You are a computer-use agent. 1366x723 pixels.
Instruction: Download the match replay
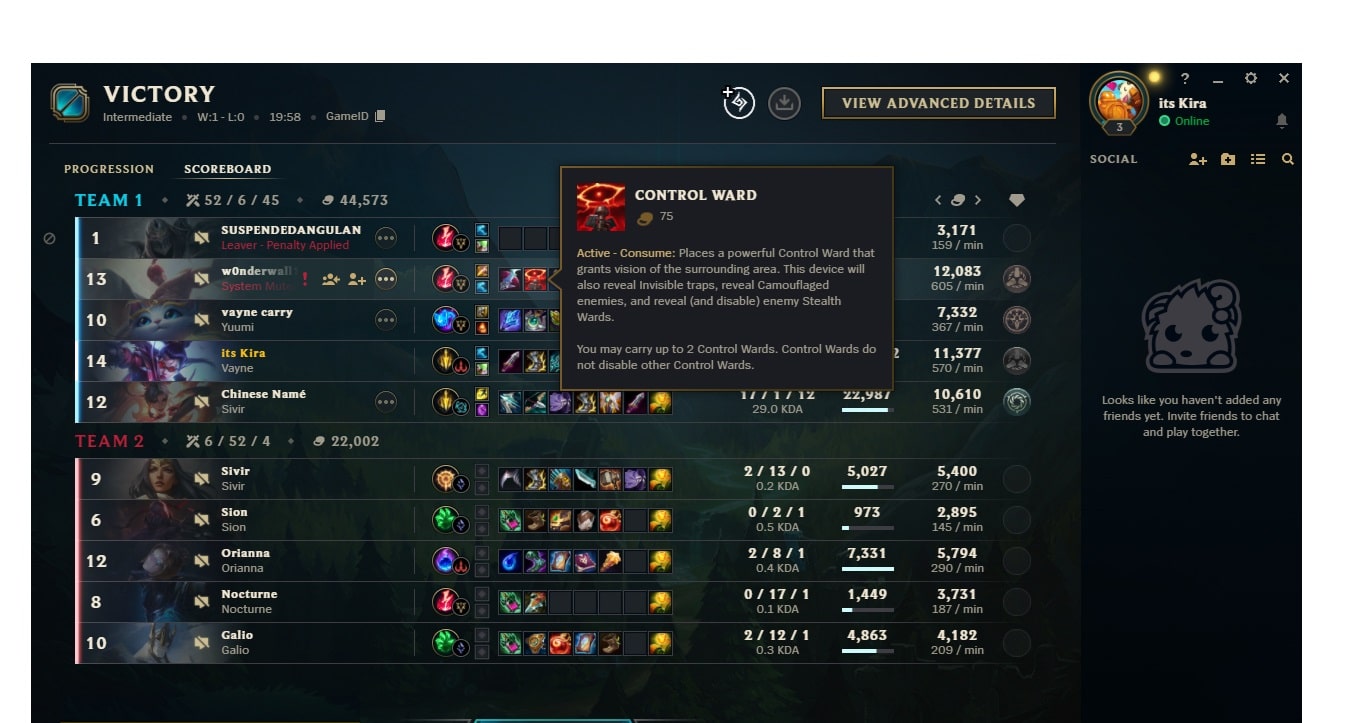785,103
